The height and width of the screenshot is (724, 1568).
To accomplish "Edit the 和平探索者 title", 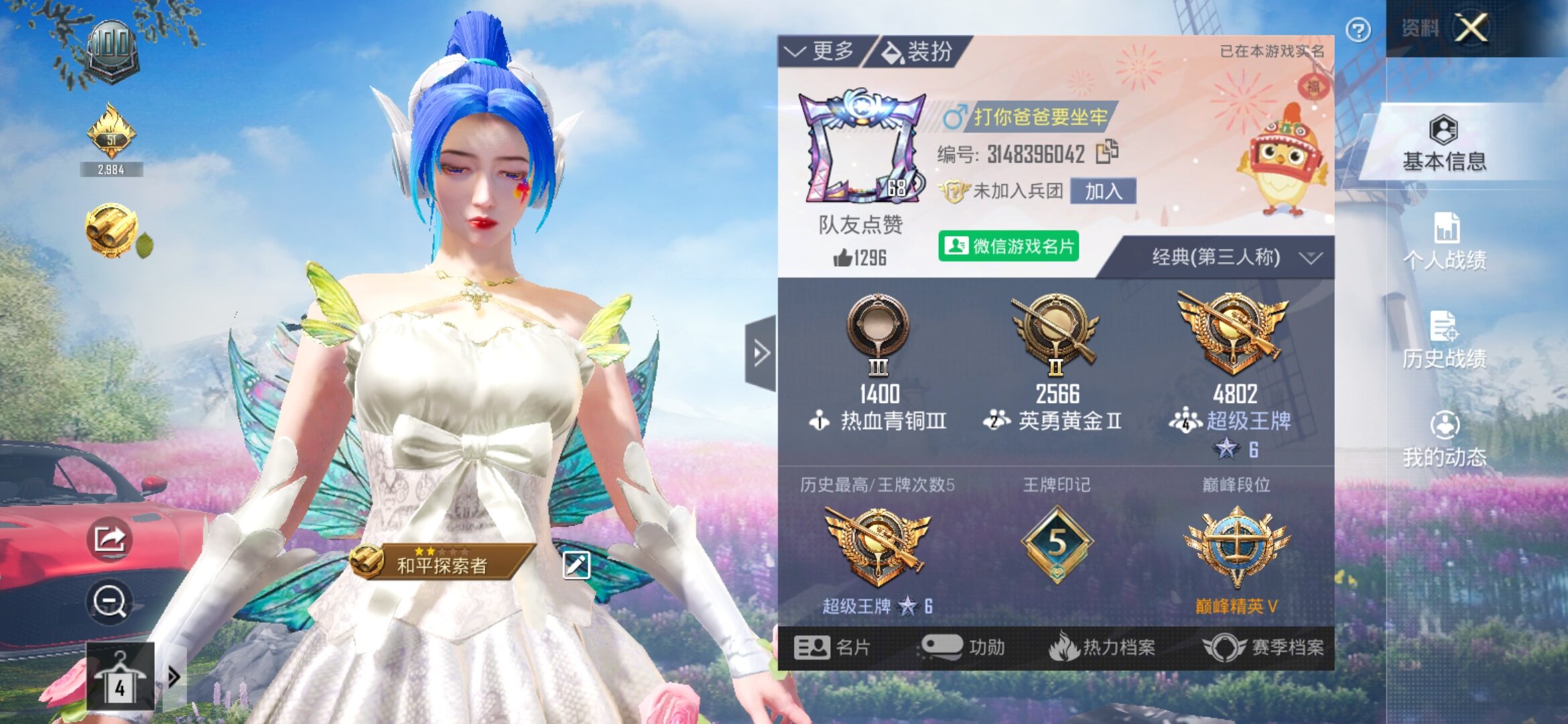I will pos(576,565).
